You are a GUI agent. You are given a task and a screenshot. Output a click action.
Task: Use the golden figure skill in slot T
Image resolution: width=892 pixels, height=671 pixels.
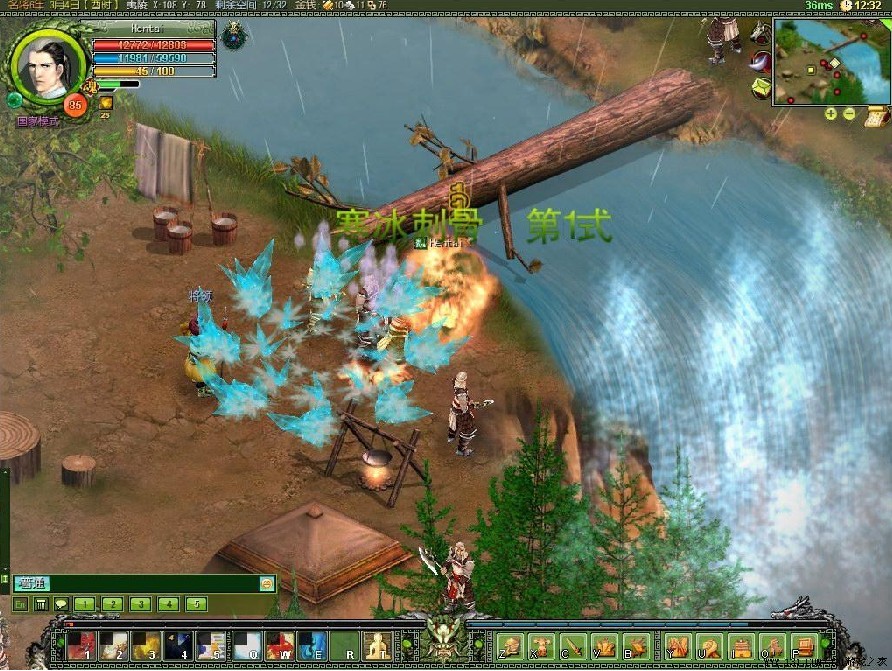pos(377,645)
